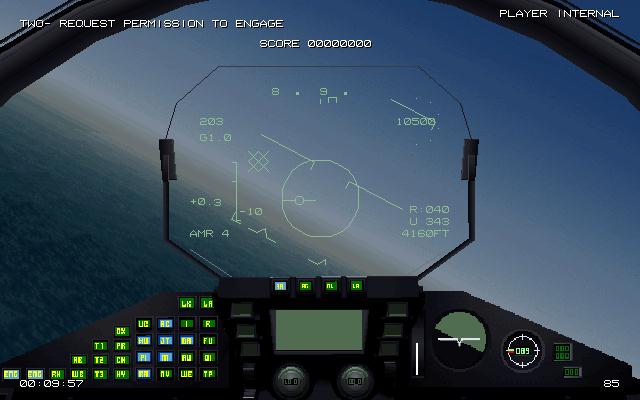The width and height of the screenshot is (640, 400).
Task: Activate the AL button above the display
Action: [x=330, y=286]
